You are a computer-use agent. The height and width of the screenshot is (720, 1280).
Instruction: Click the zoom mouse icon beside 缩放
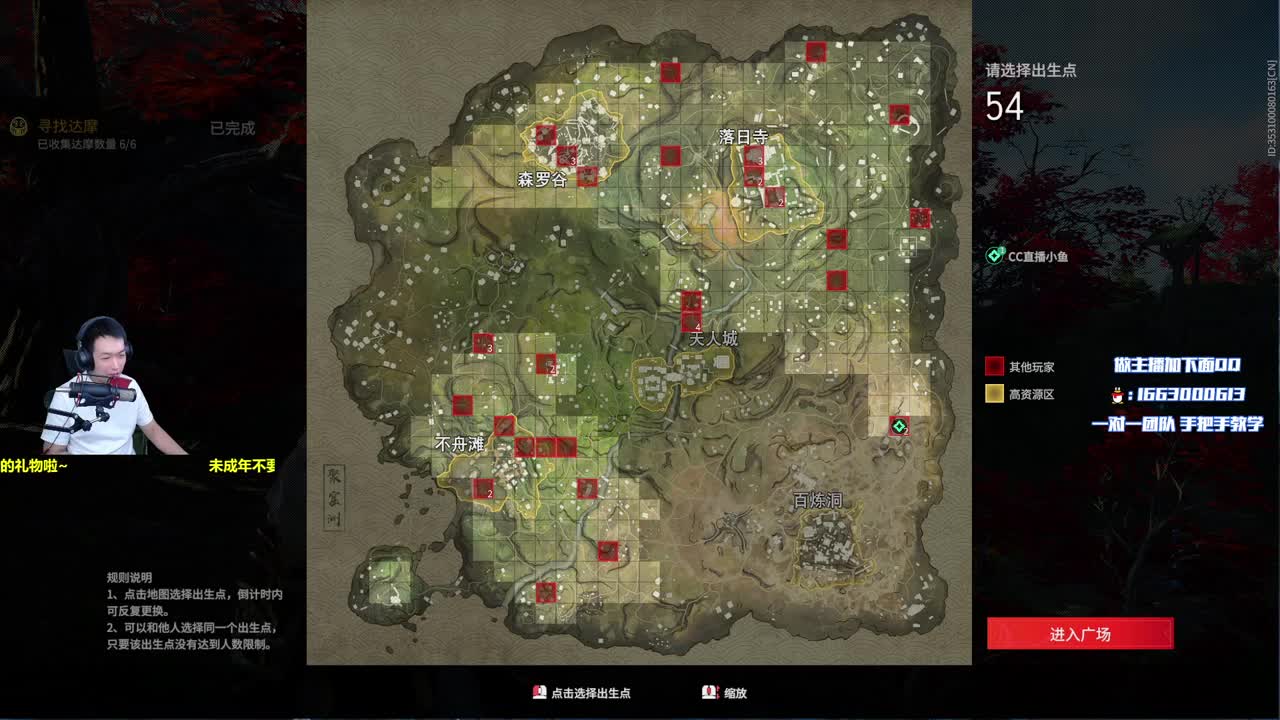point(707,691)
